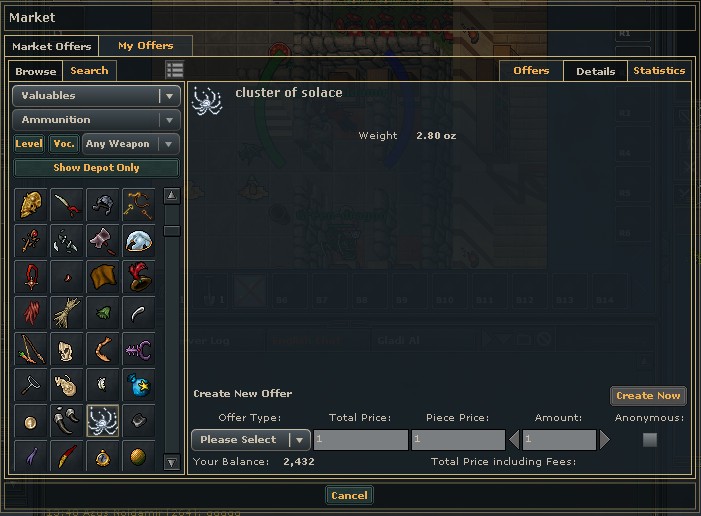The width and height of the screenshot is (701, 516).
Task: Select the Search tab
Action: tap(89, 71)
